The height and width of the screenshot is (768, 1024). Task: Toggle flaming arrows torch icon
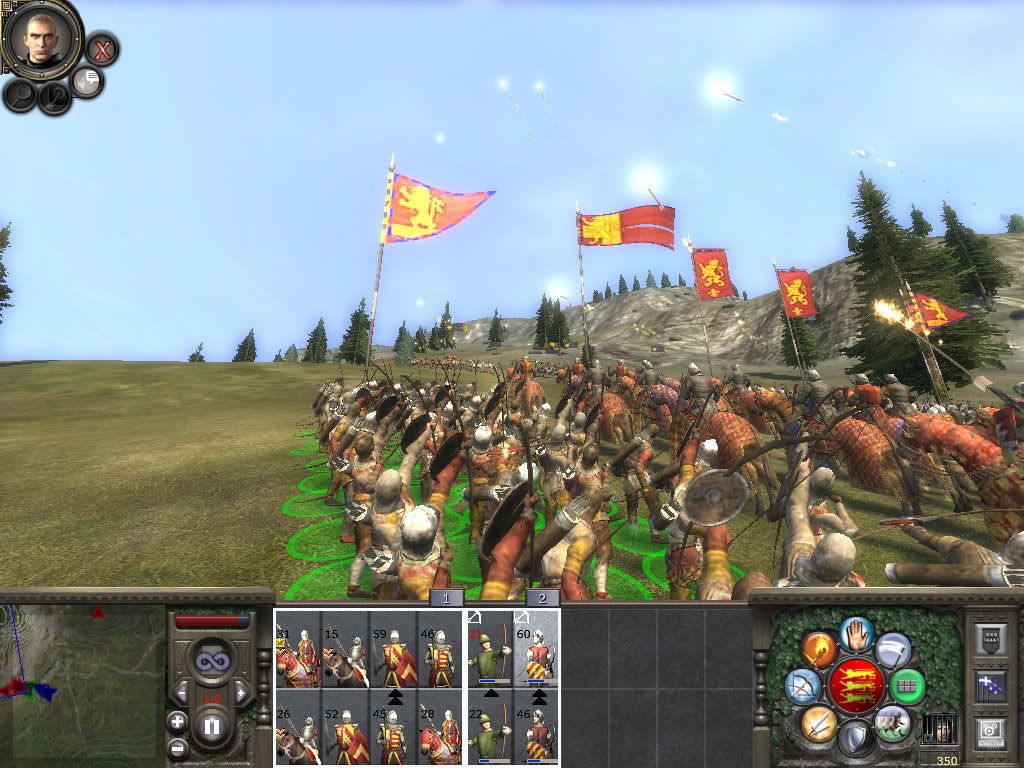click(819, 648)
